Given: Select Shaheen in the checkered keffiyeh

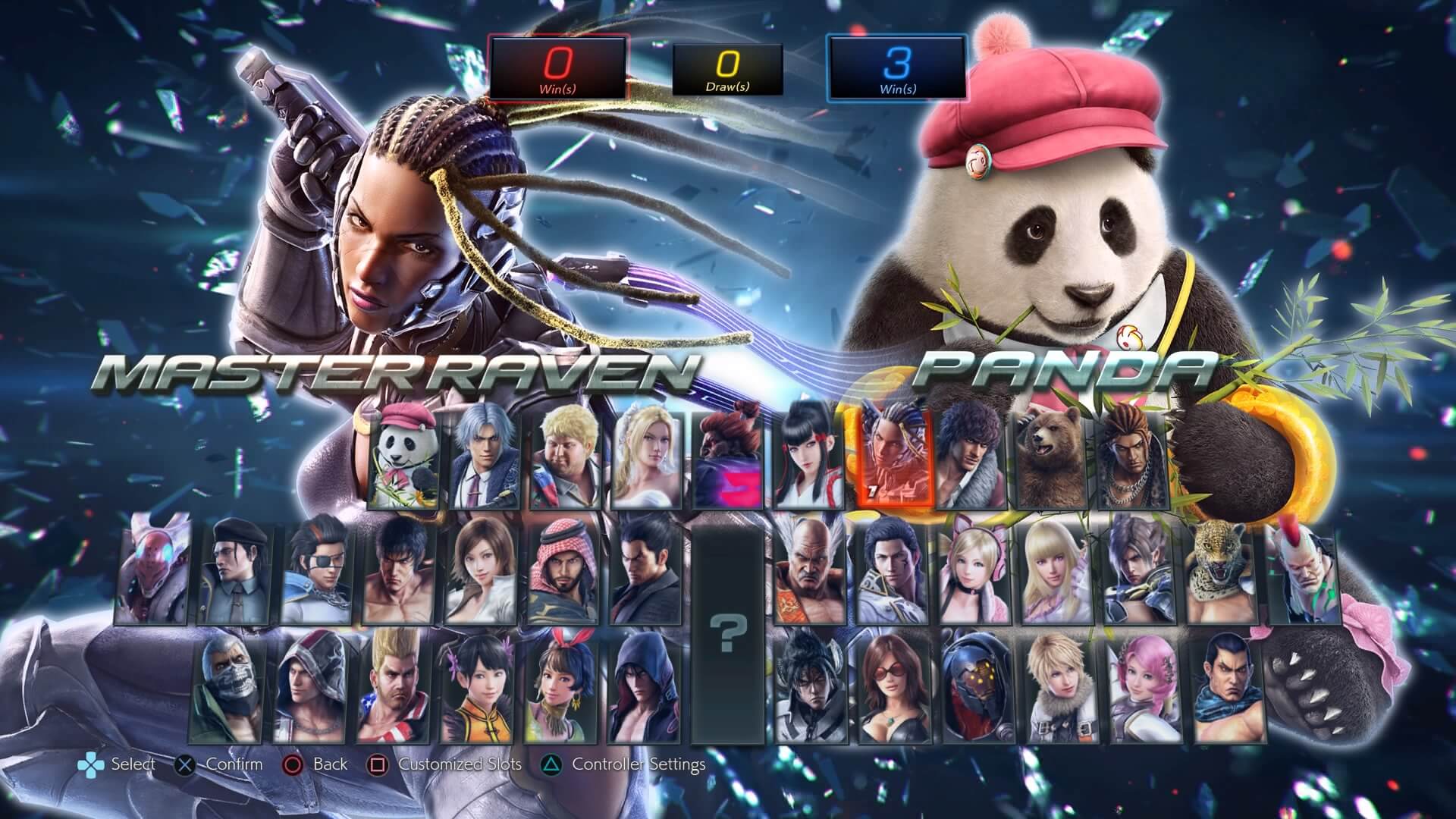Looking at the screenshot, I should [563, 569].
